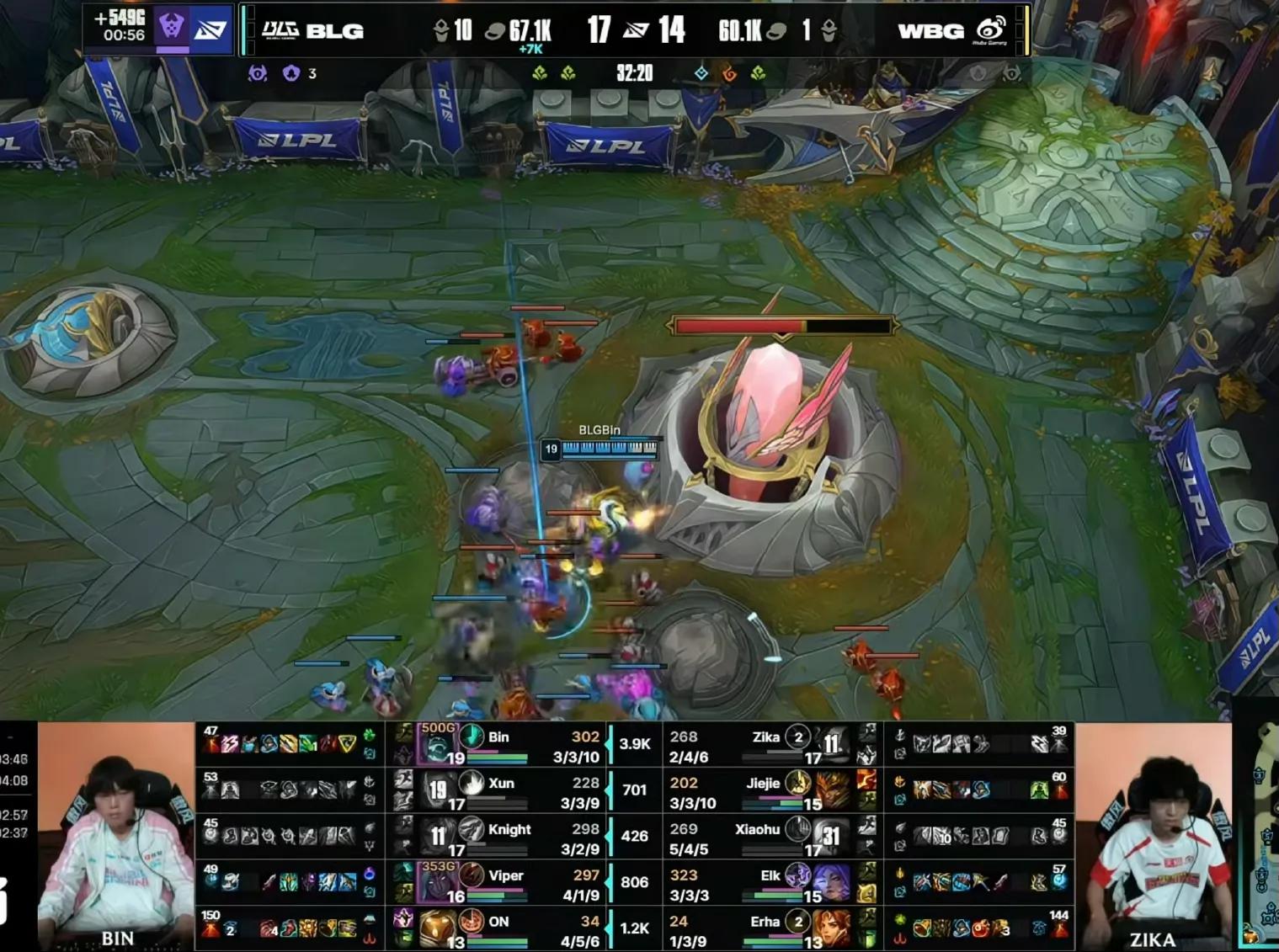The width and height of the screenshot is (1279, 952).
Task: Select Bin's champion portrait on the scoreboard
Action: tap(438, 744)
